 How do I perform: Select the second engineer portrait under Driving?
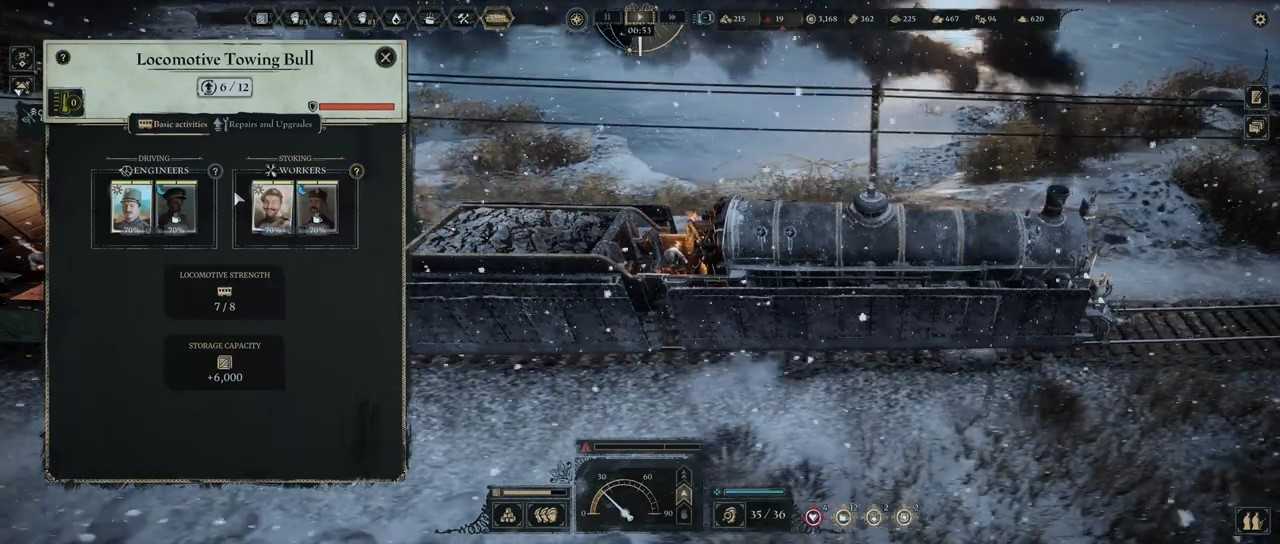pos(176,207)
